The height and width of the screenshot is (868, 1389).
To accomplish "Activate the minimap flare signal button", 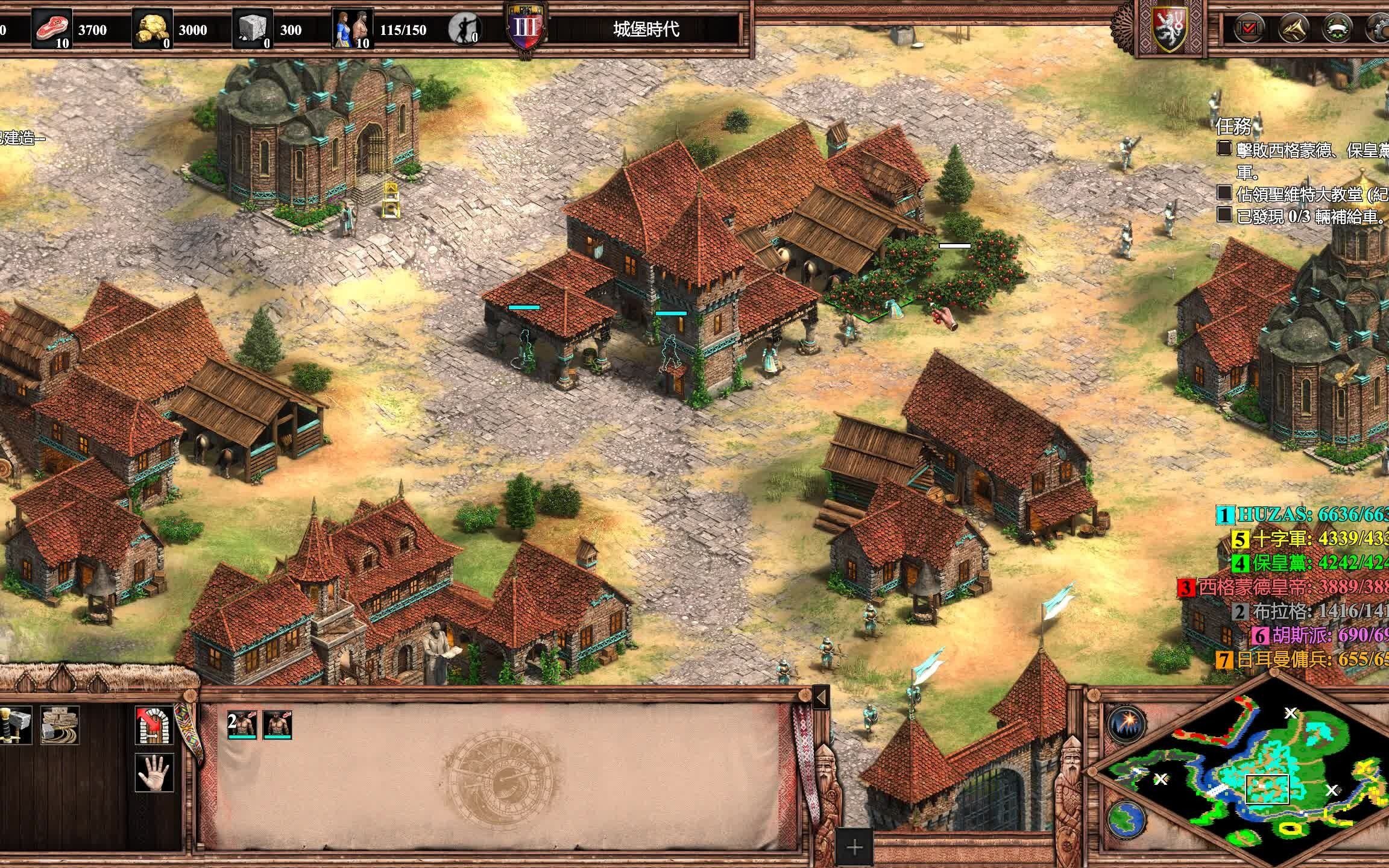I will pos(1127,723).
